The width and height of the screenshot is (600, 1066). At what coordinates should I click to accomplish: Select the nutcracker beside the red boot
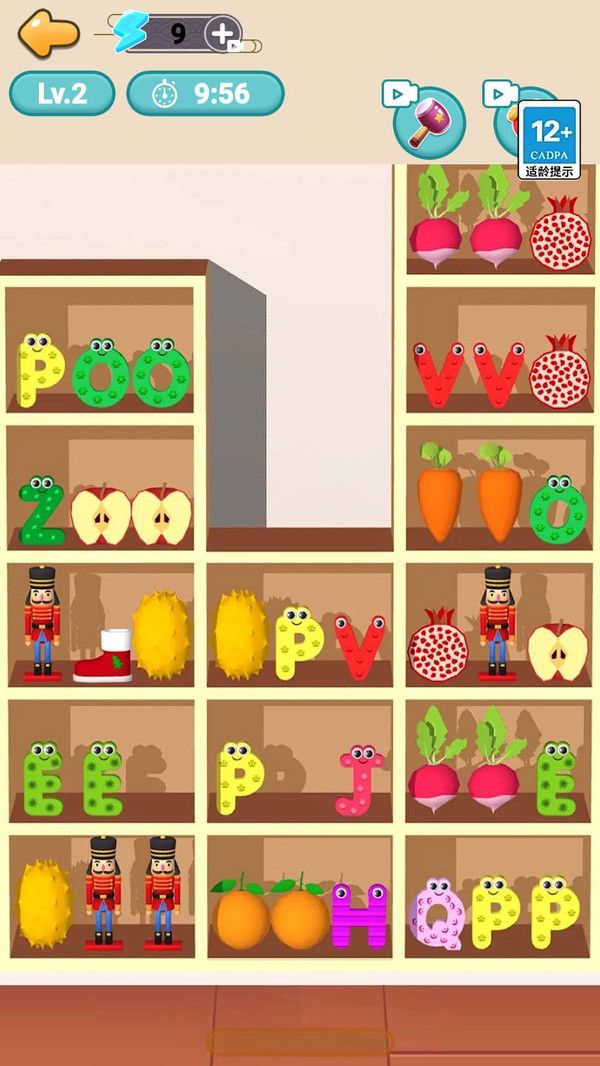point(42,622)
